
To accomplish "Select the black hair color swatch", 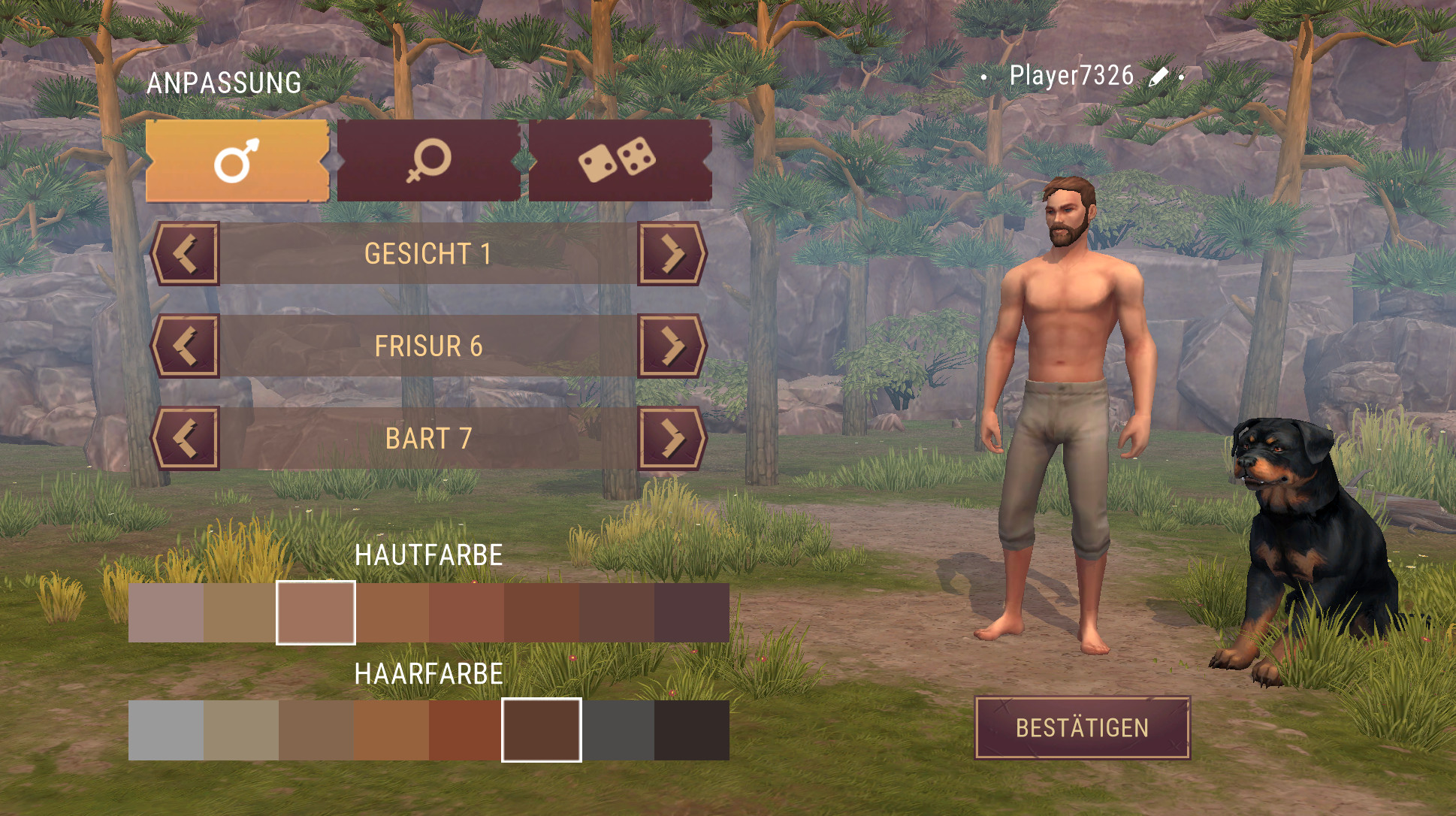I will (691, 730).
